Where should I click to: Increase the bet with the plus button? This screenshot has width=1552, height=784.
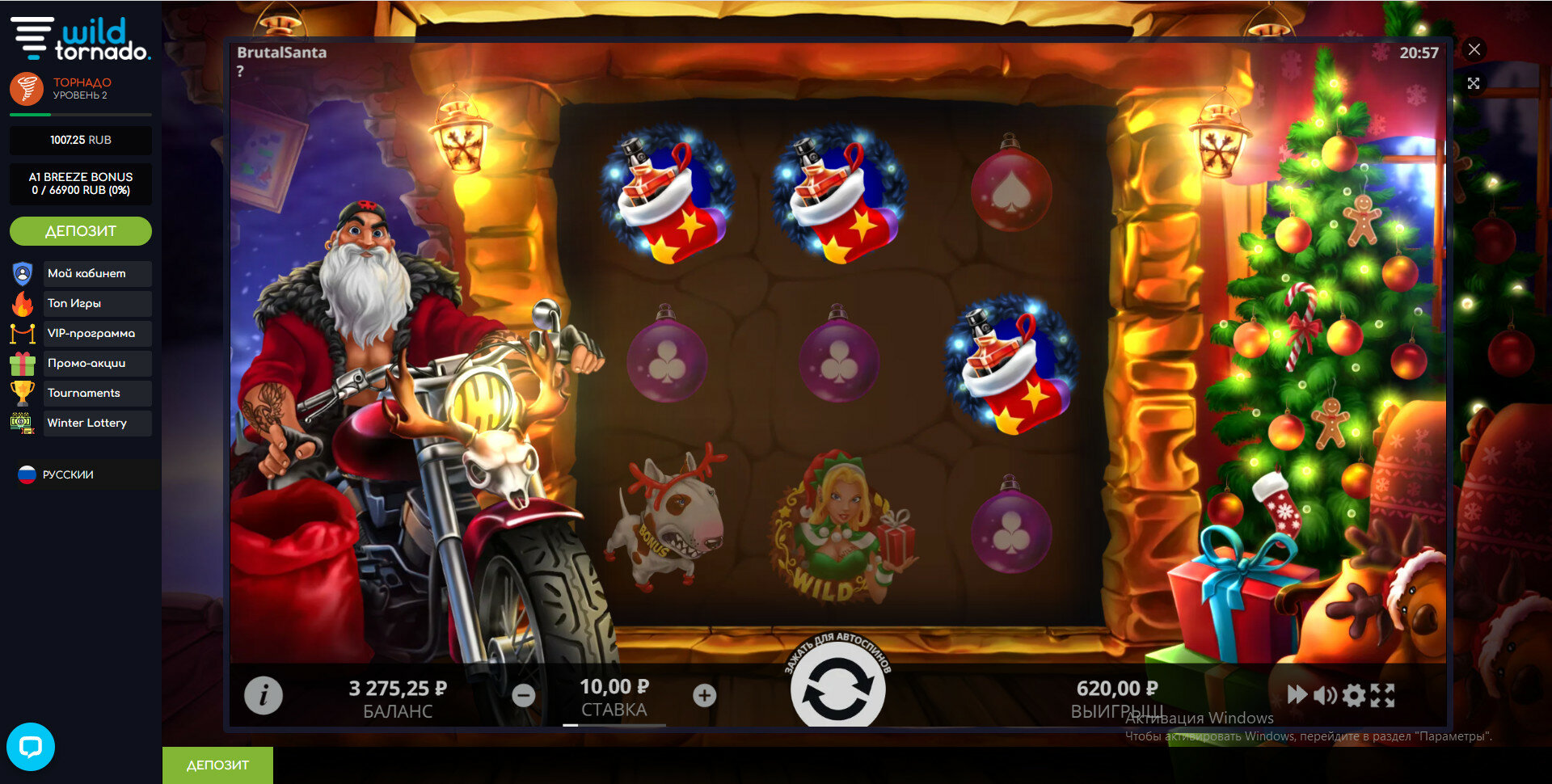coord(705,695)
